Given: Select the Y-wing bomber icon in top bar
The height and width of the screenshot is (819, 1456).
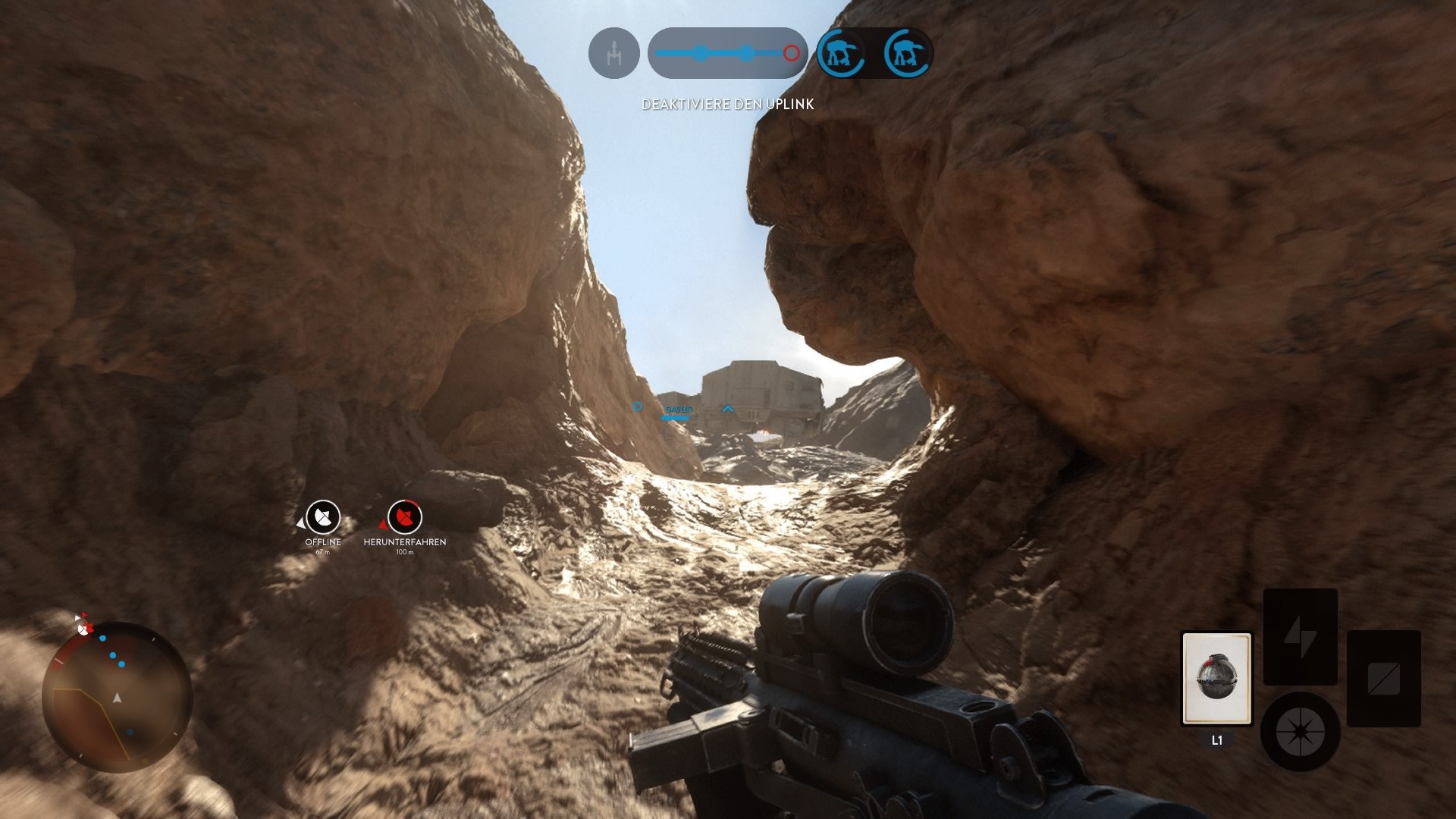Looking at the screenshot, I should coord(614,52).
